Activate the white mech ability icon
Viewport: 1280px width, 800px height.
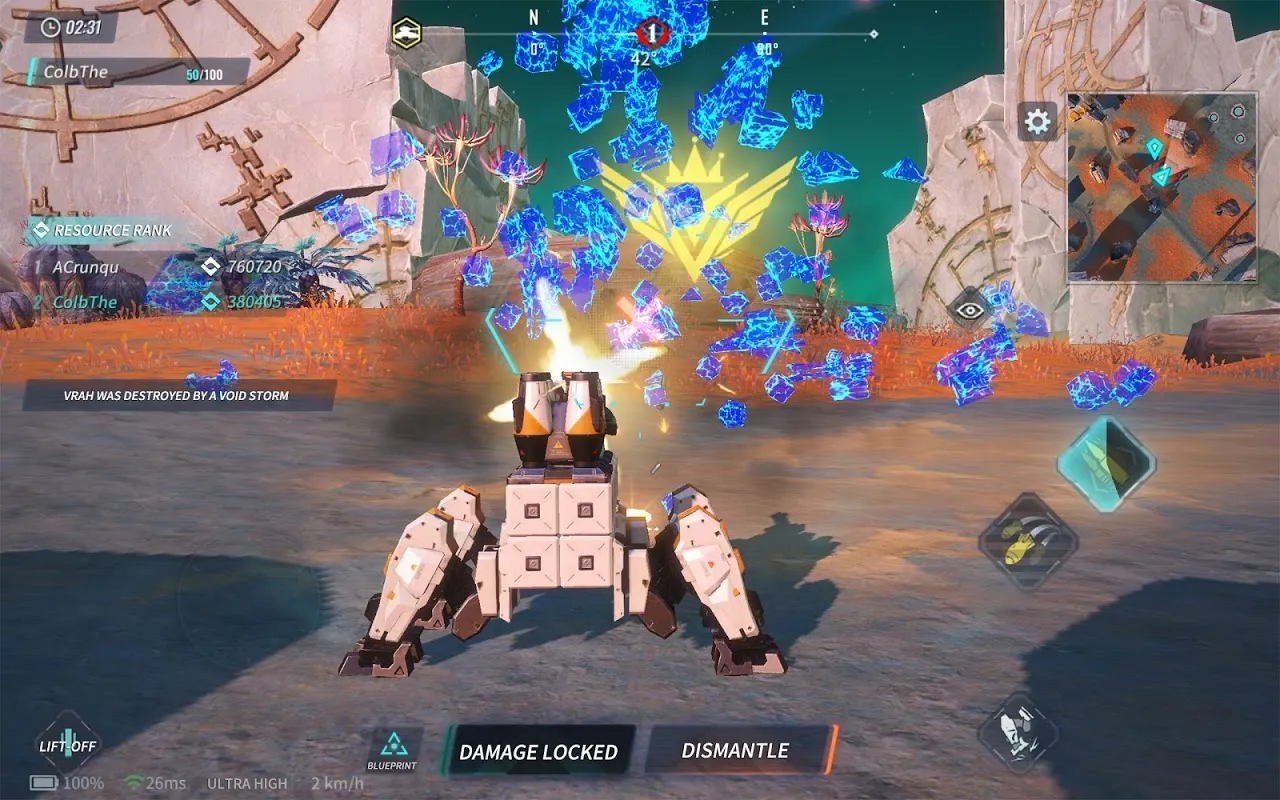(1018, 732)
